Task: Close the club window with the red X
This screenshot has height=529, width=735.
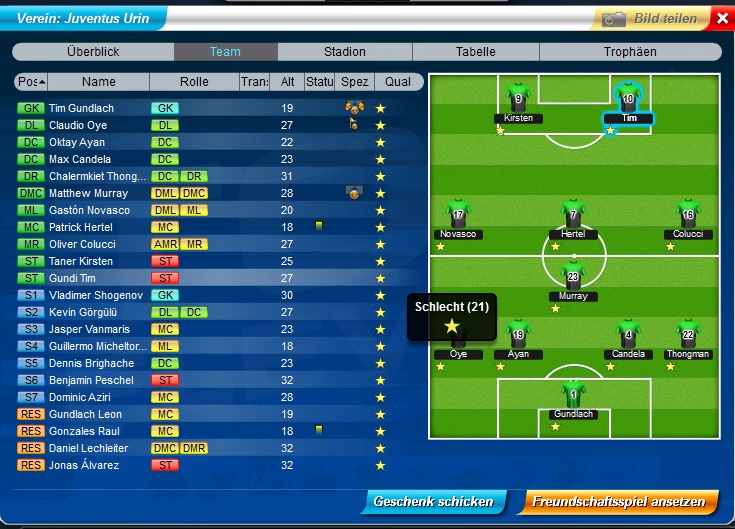Action: 722,18
